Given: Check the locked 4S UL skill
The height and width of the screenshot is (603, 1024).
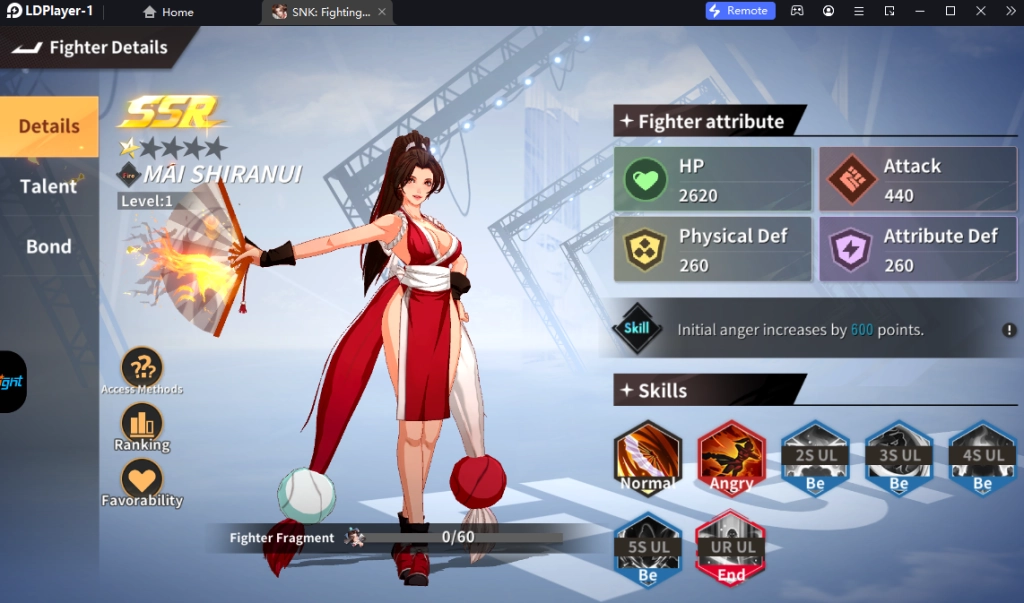Looking at the screenshot, I should [x=982, y=459].
